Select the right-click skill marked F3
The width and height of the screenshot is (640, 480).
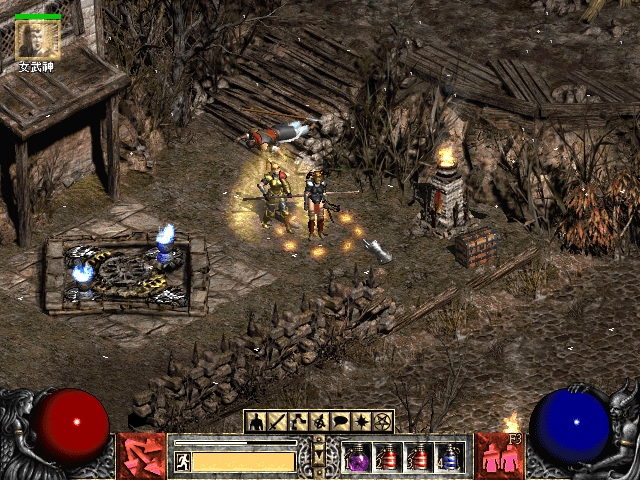tap(499, 455)
